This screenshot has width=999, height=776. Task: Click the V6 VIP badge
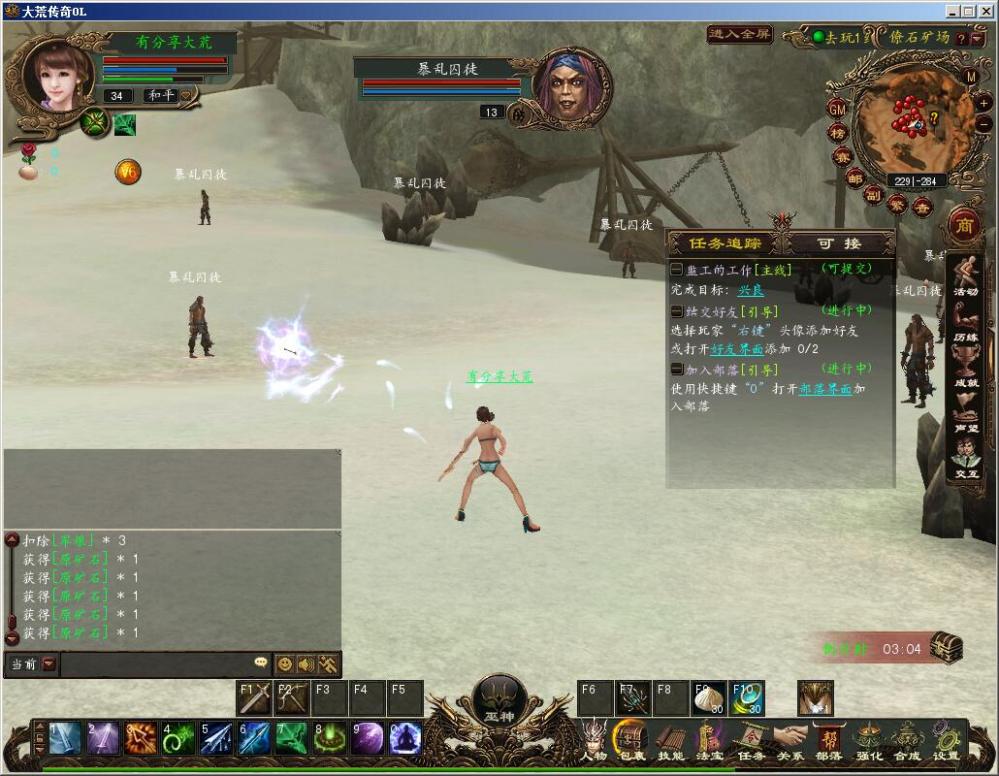pos(127,172)
